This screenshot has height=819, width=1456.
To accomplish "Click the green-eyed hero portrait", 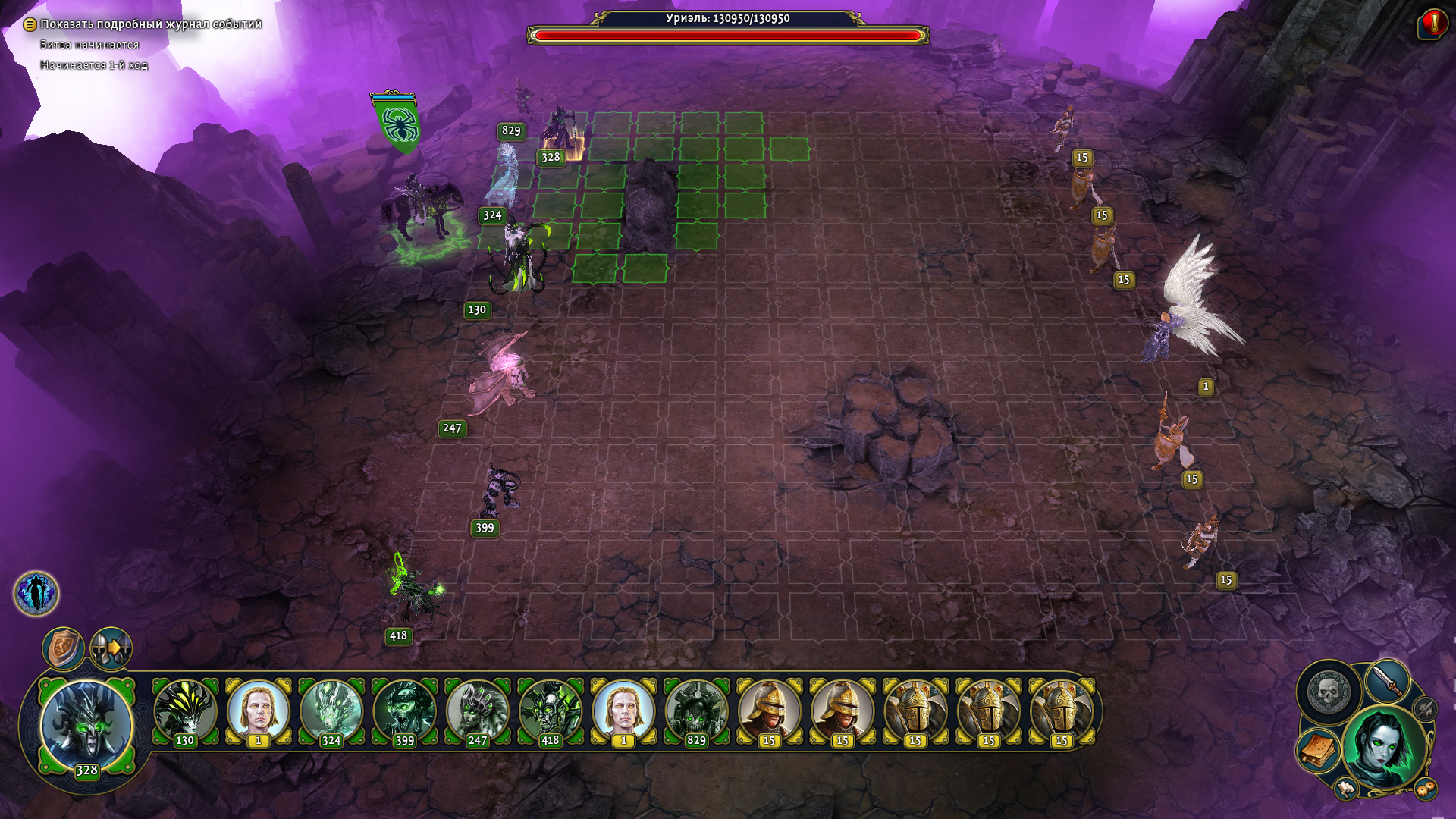I will coord(1385,747).
